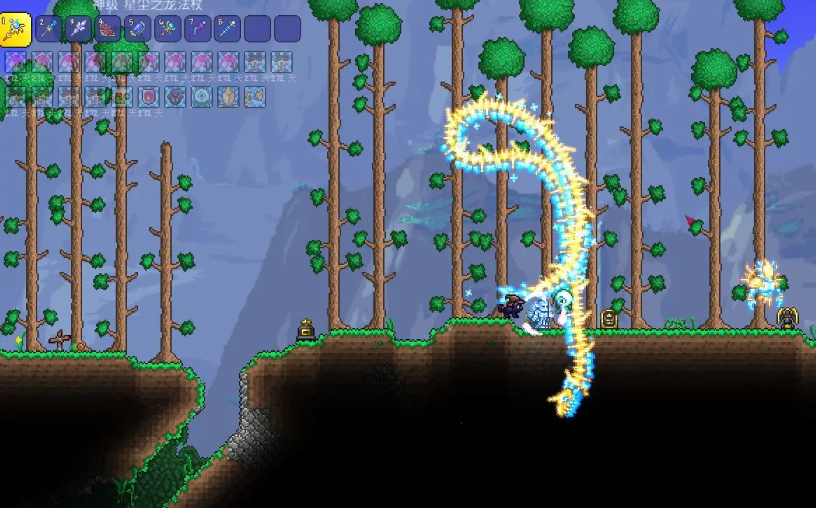
Task: Click the golden emblem buff icon
Action: coord(229,96)
